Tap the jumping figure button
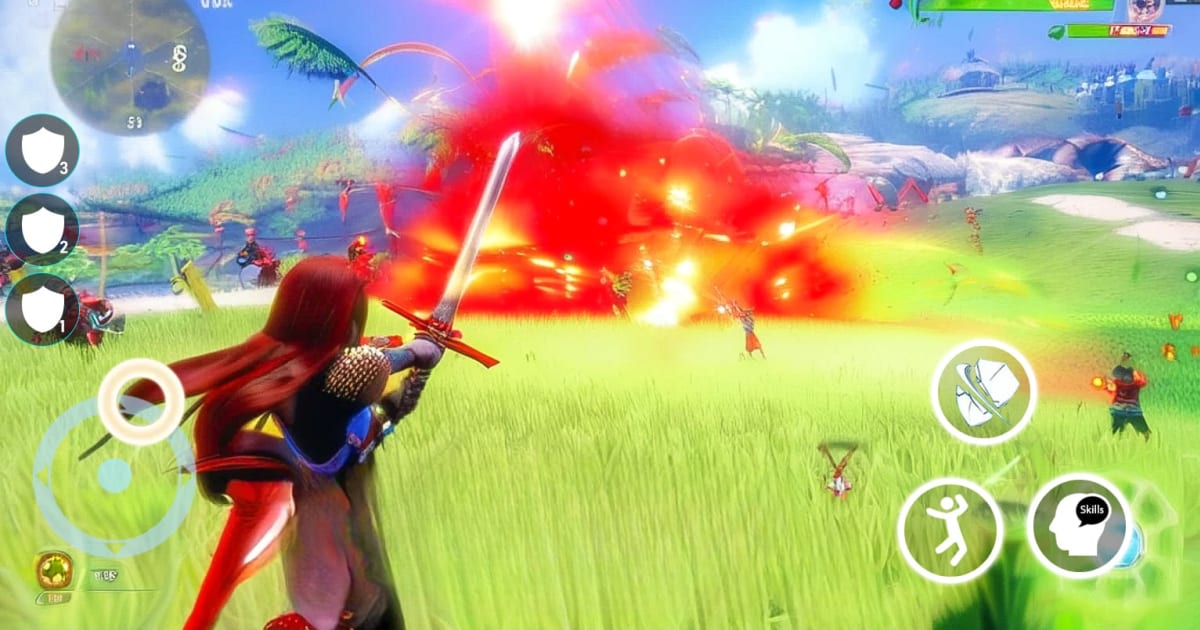The image size is (1200, 630). 950,529
